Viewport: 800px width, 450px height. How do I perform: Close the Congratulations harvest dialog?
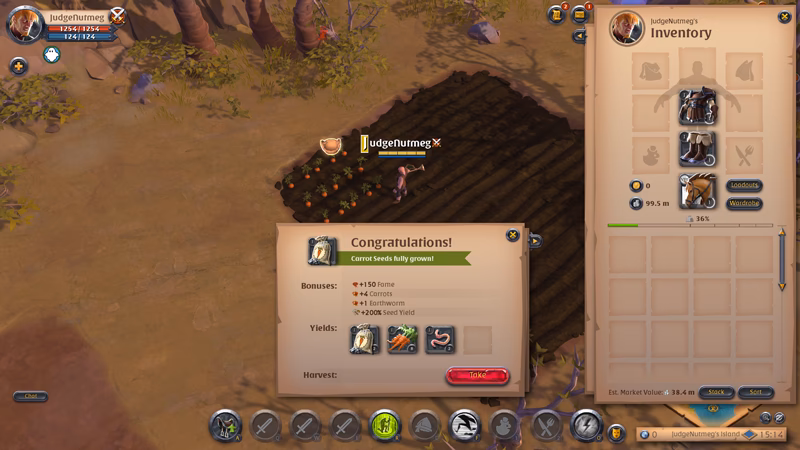[513, 235]
